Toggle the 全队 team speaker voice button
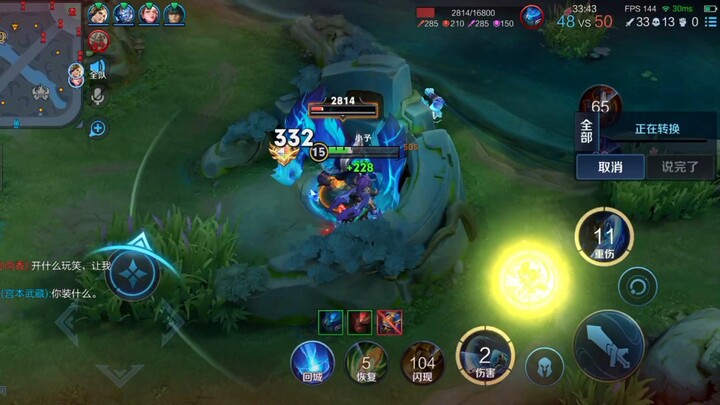The image size is (720, 405). pyautogui.click(x=98, y=68)
